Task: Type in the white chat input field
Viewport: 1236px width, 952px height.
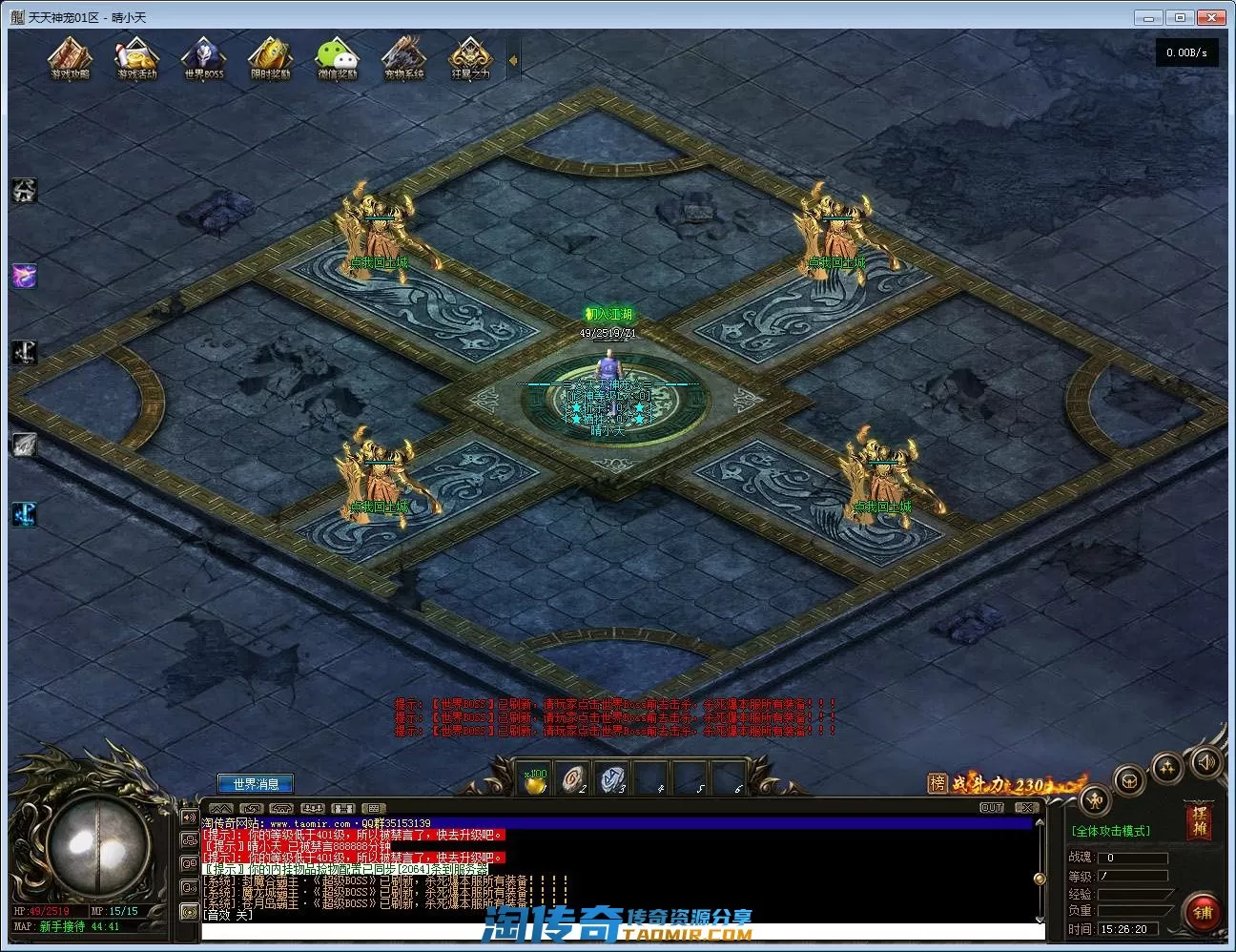Action: pos(620,931)
